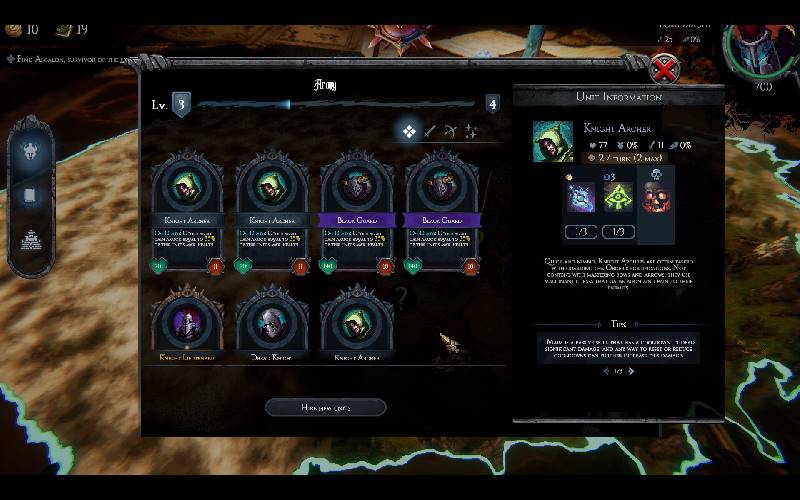Open the pyramid icon sidebar panel
The width and height of the screenshot is (800, 500).
pyautogui.click(x=30, y=238)
